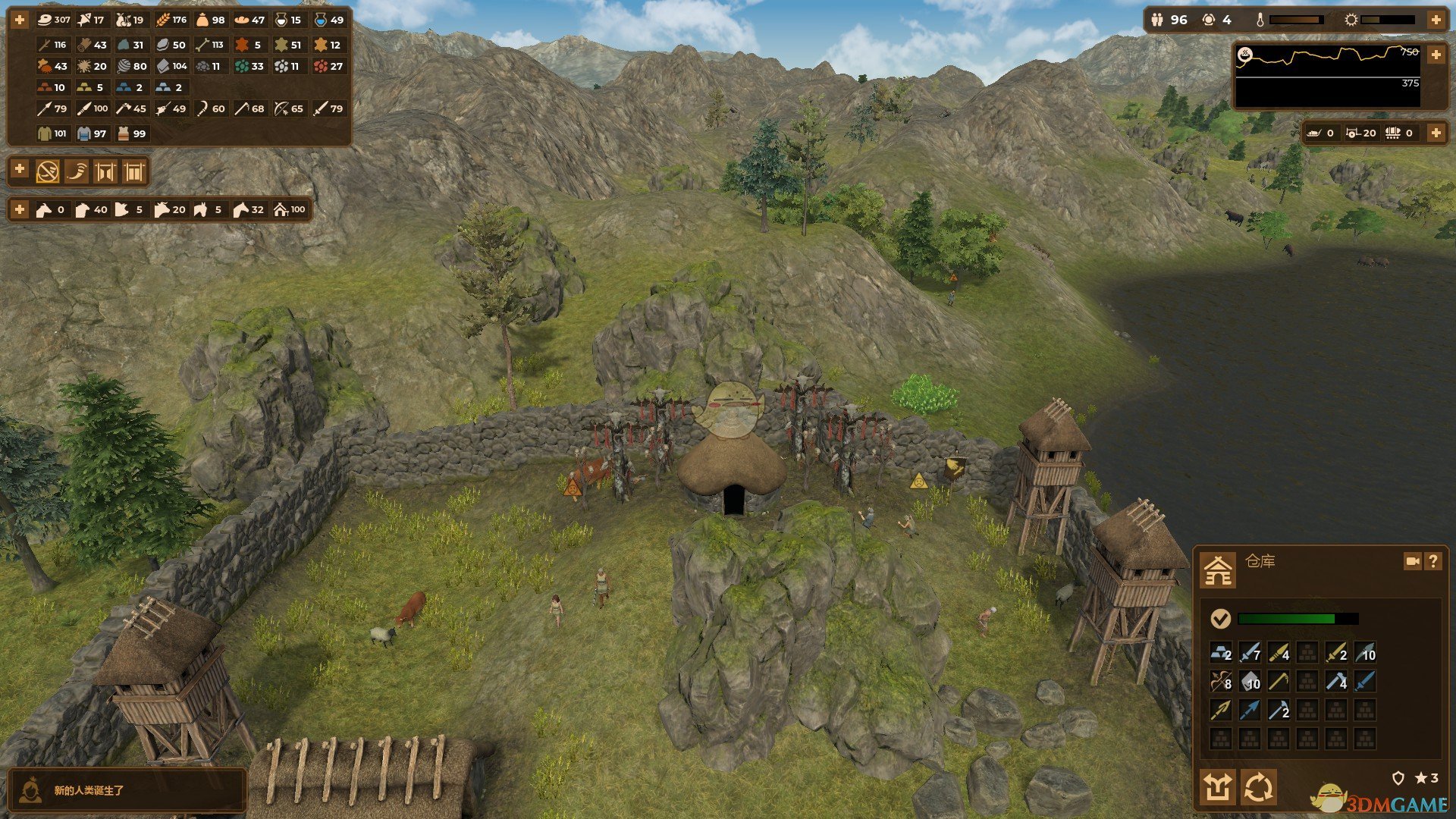The width and height of the screenshot is (1456, 819).
Task: Expand the transport panel with its plus button
Action: click(x=1436, y=133)
